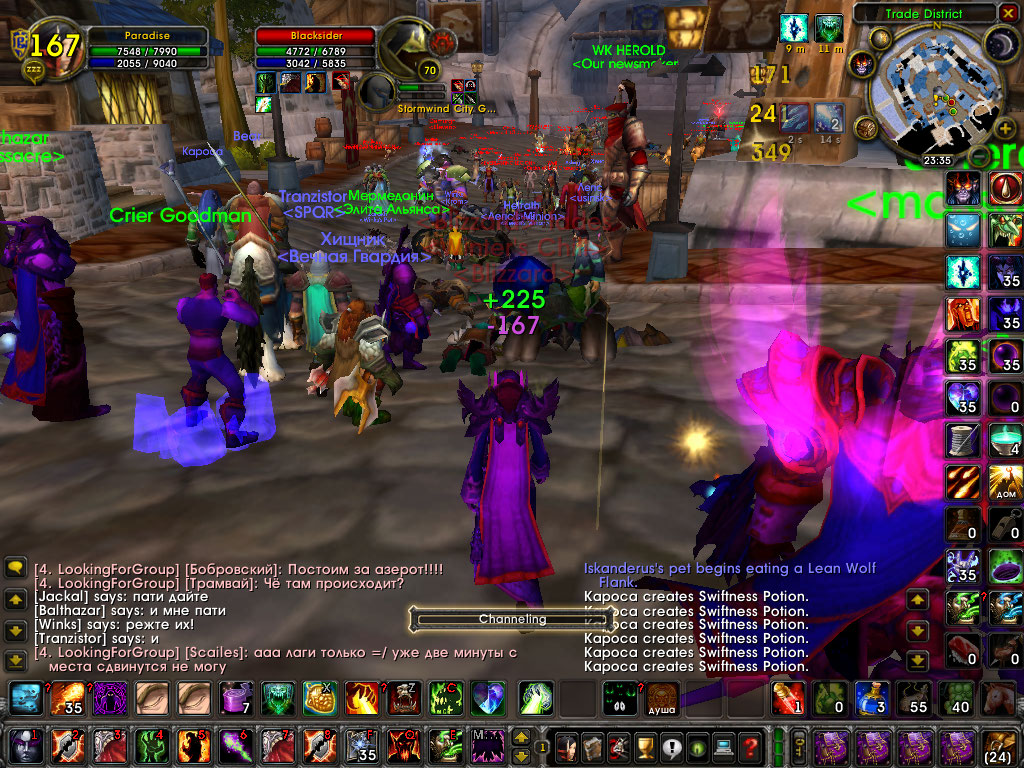
Task: Click the Blacksider target frame name bar
Action: [314, 35]
